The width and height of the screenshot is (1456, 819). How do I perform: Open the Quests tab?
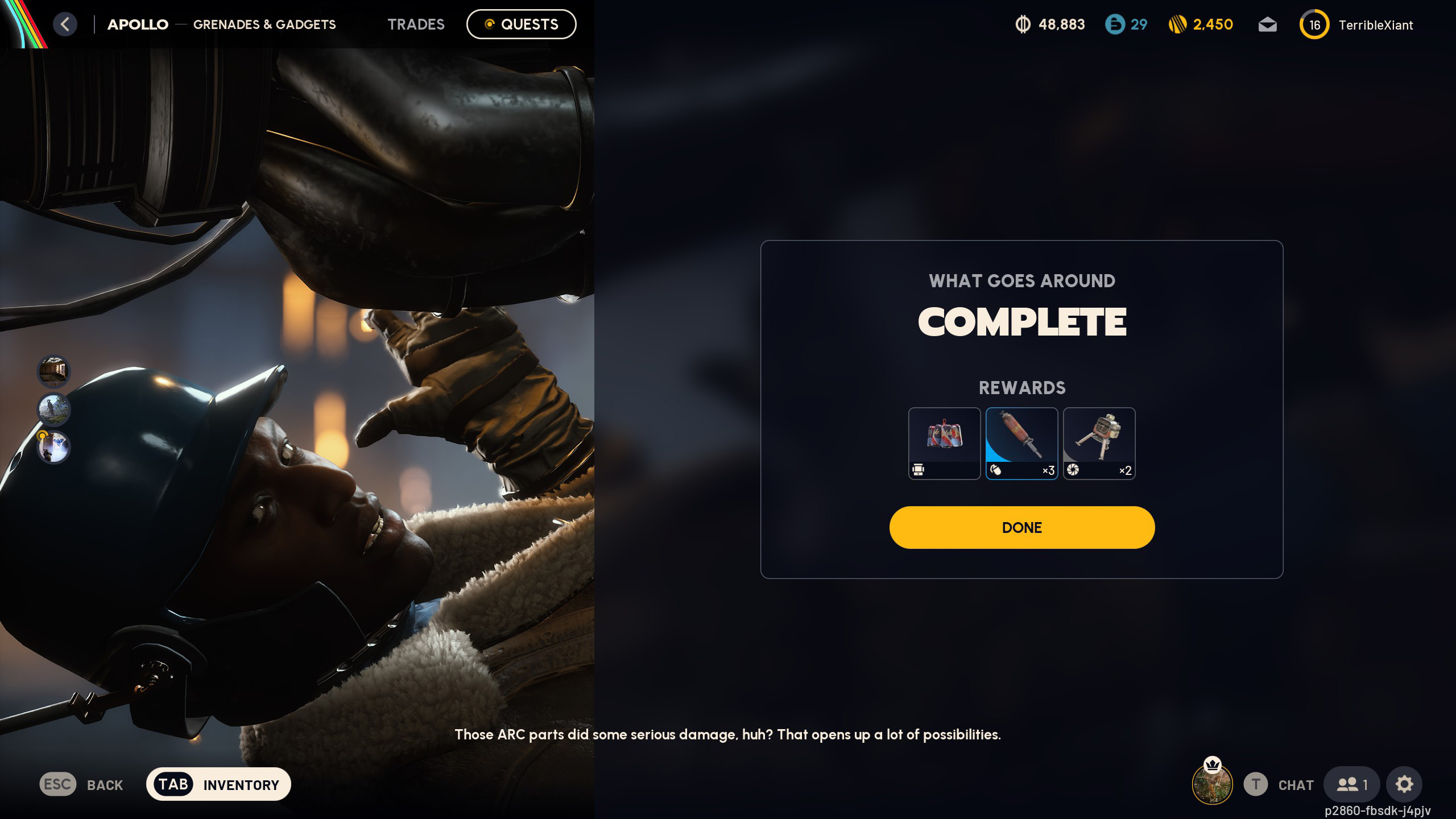click(x=521, y=24)
